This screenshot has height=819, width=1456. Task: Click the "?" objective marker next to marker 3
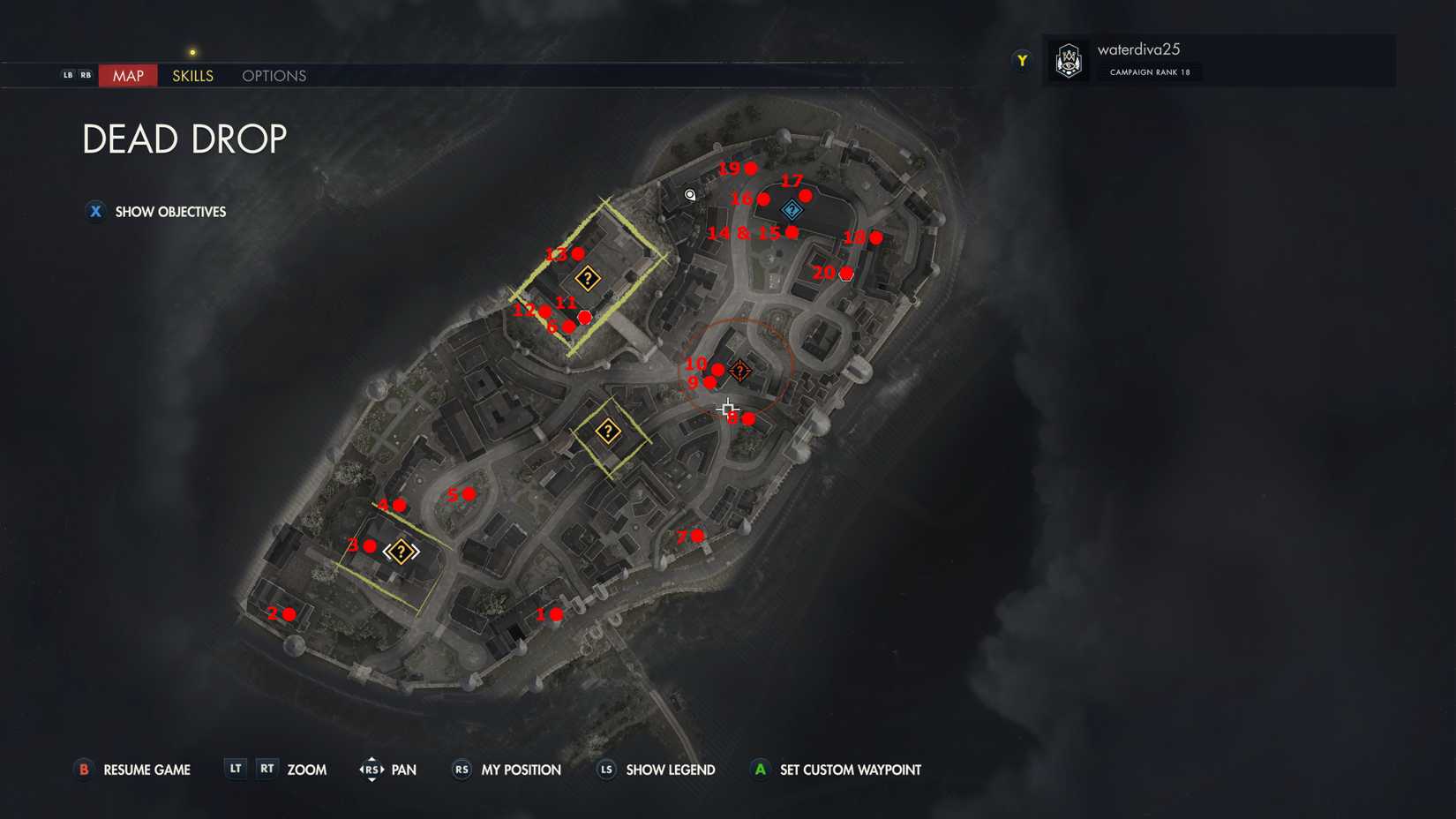(x=402, y=551)
